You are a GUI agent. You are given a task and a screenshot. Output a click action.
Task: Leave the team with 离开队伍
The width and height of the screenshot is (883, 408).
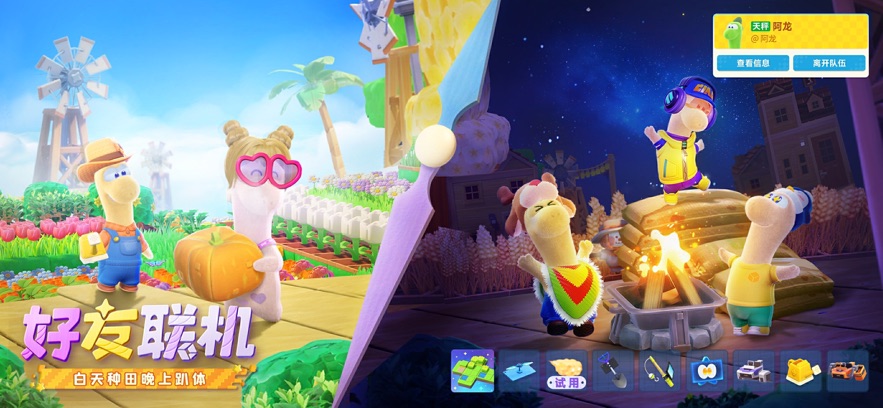pos(829,62)
